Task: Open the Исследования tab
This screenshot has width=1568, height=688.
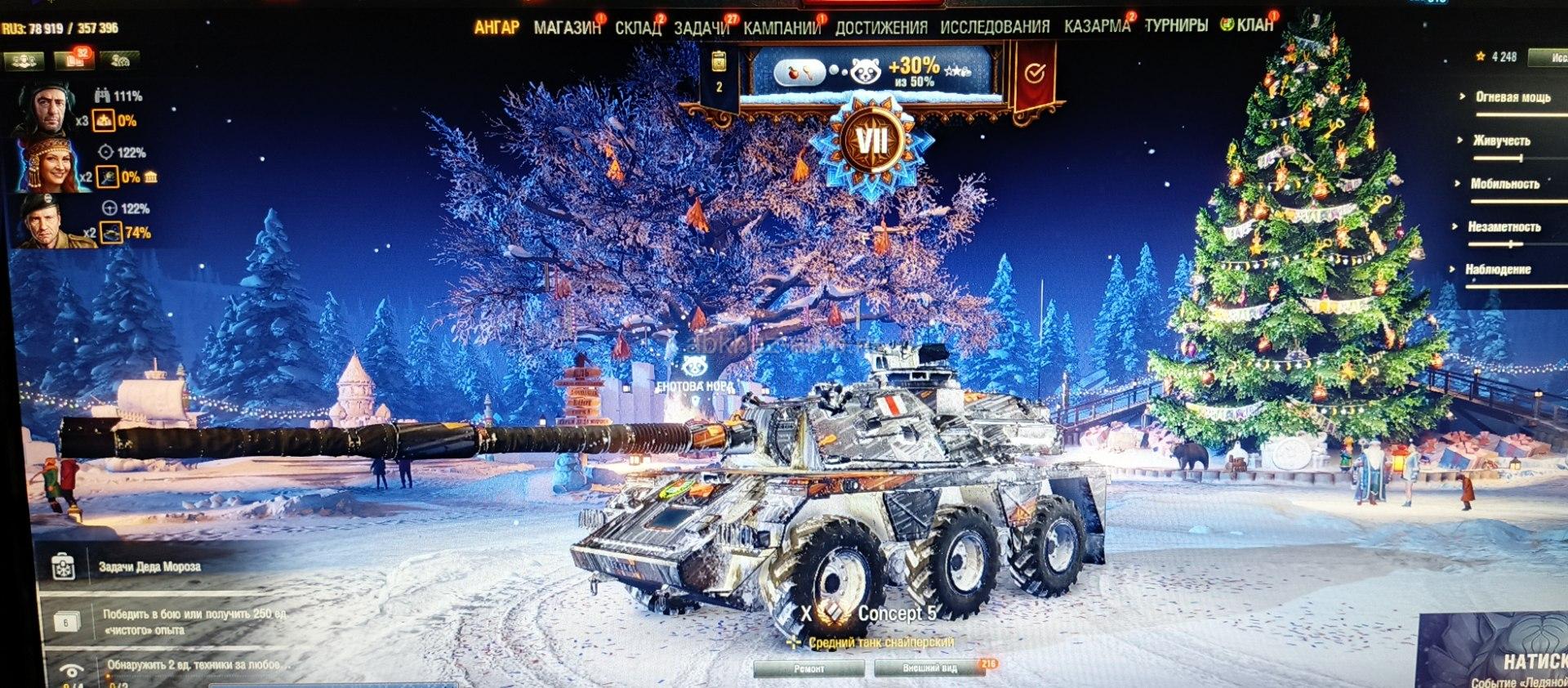Action: (x=995, y=27)
